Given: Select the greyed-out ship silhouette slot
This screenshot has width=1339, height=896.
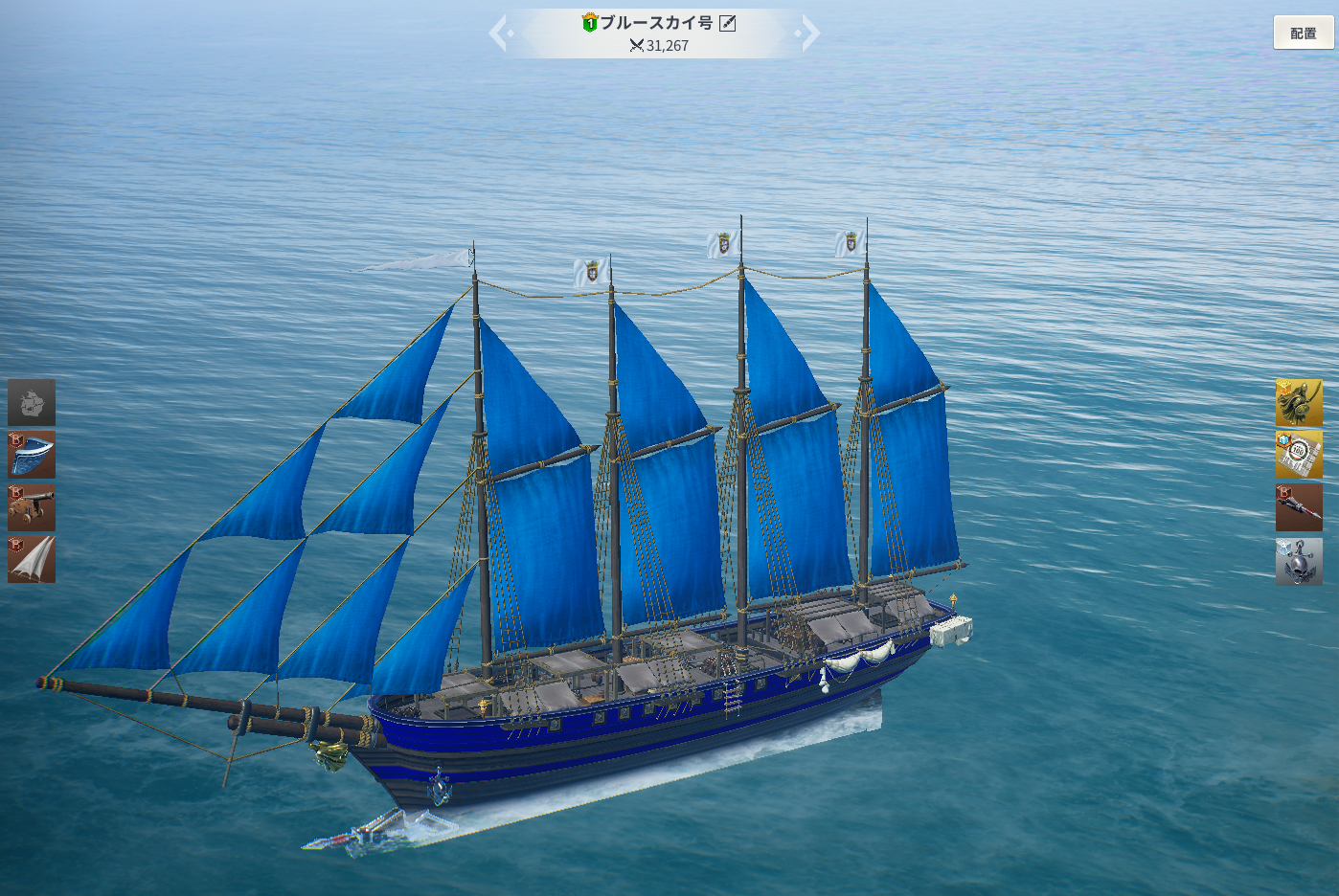Looking at the screenshot, I should pyautogui.click(x=32, y=402).
